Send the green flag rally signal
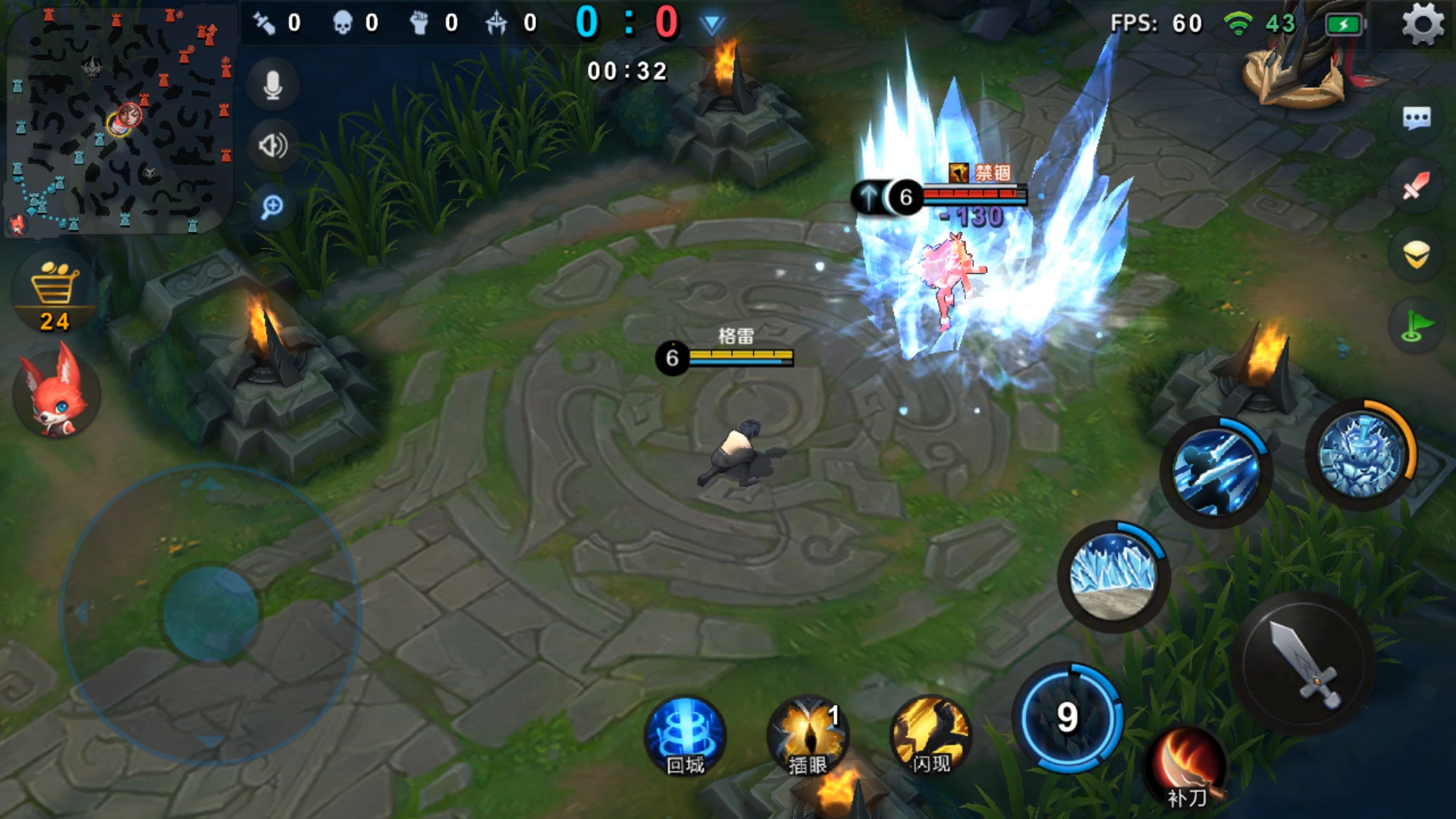Viewport: 1456px width, 819px height. pos(1416,325)
